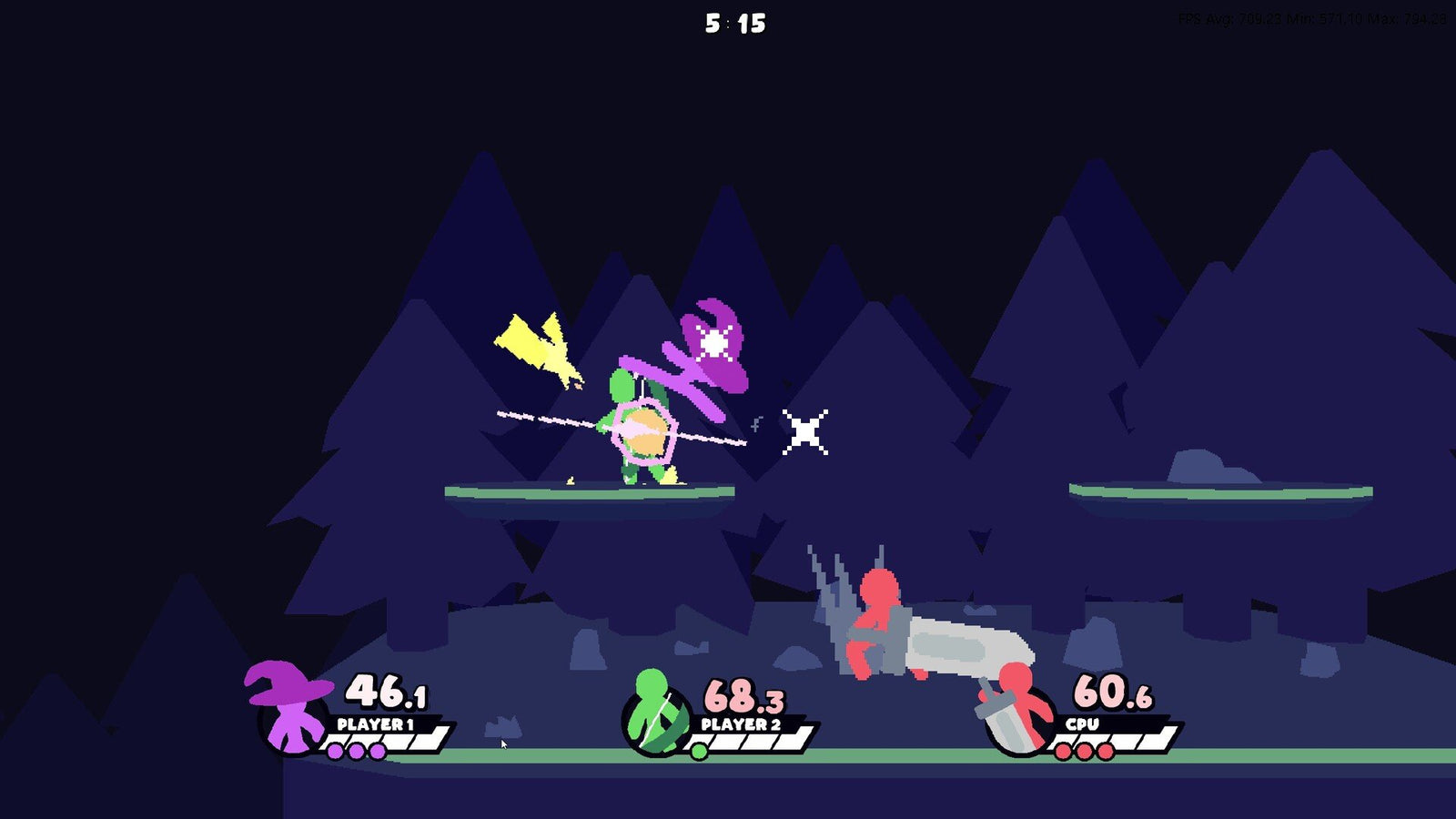Expand Player 2's stat banner
Screen dimensions: 1456x819
coord(773,739)
